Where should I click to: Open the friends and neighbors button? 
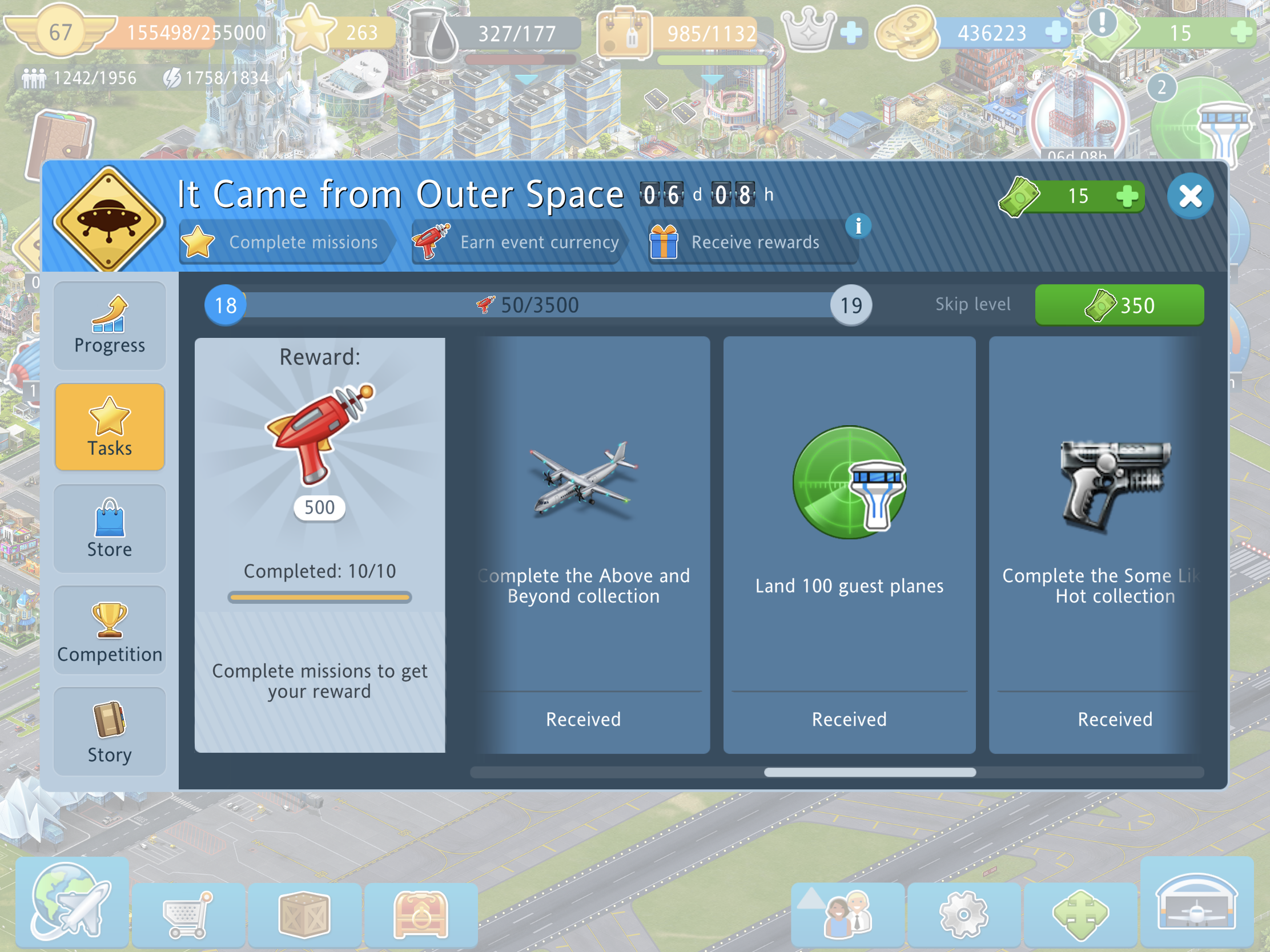[x=848, y=914]
